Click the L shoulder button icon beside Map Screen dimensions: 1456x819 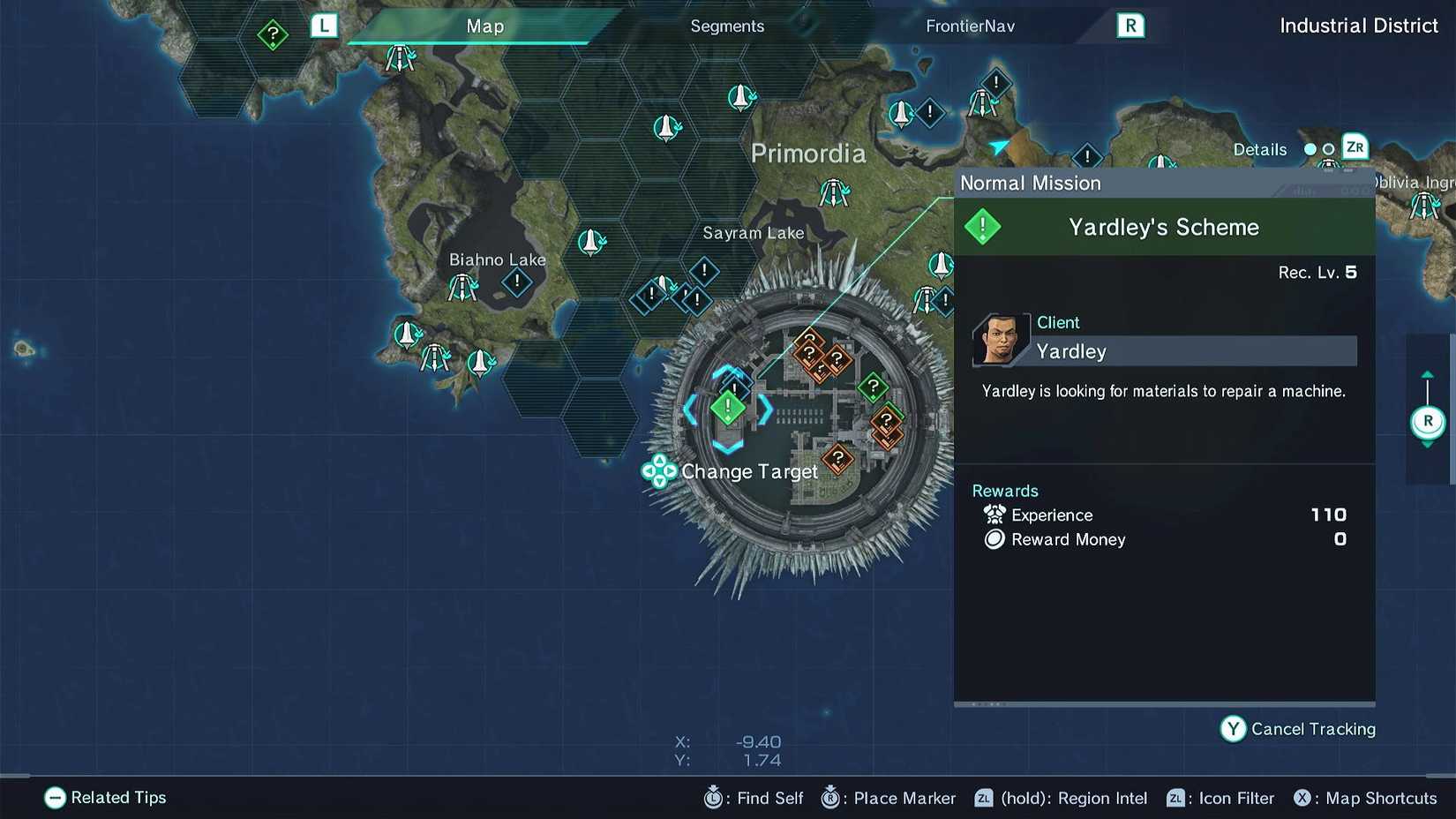324,26
